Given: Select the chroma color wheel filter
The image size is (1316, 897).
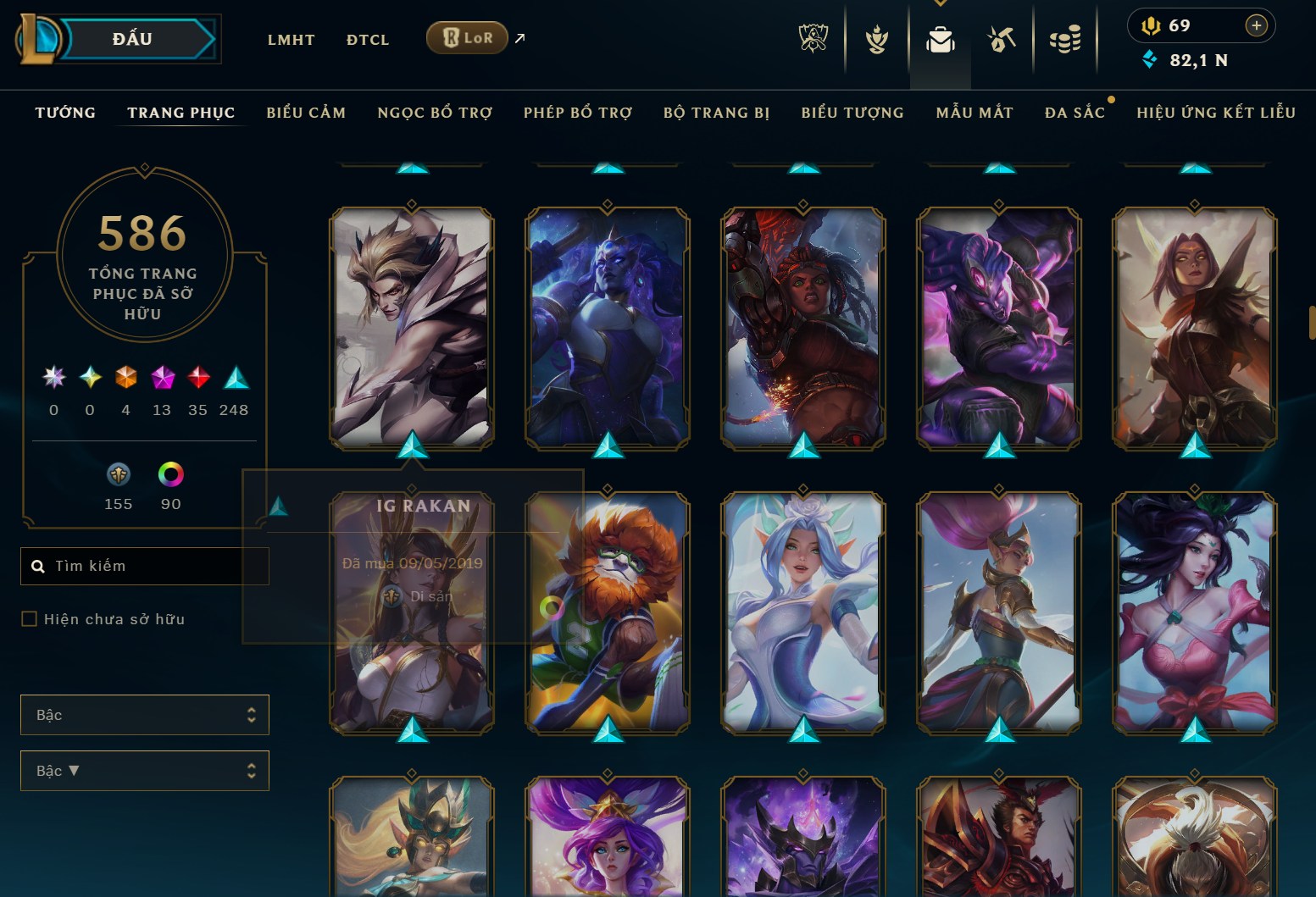Looking at the screenshot, I should (x=170, y=474).
